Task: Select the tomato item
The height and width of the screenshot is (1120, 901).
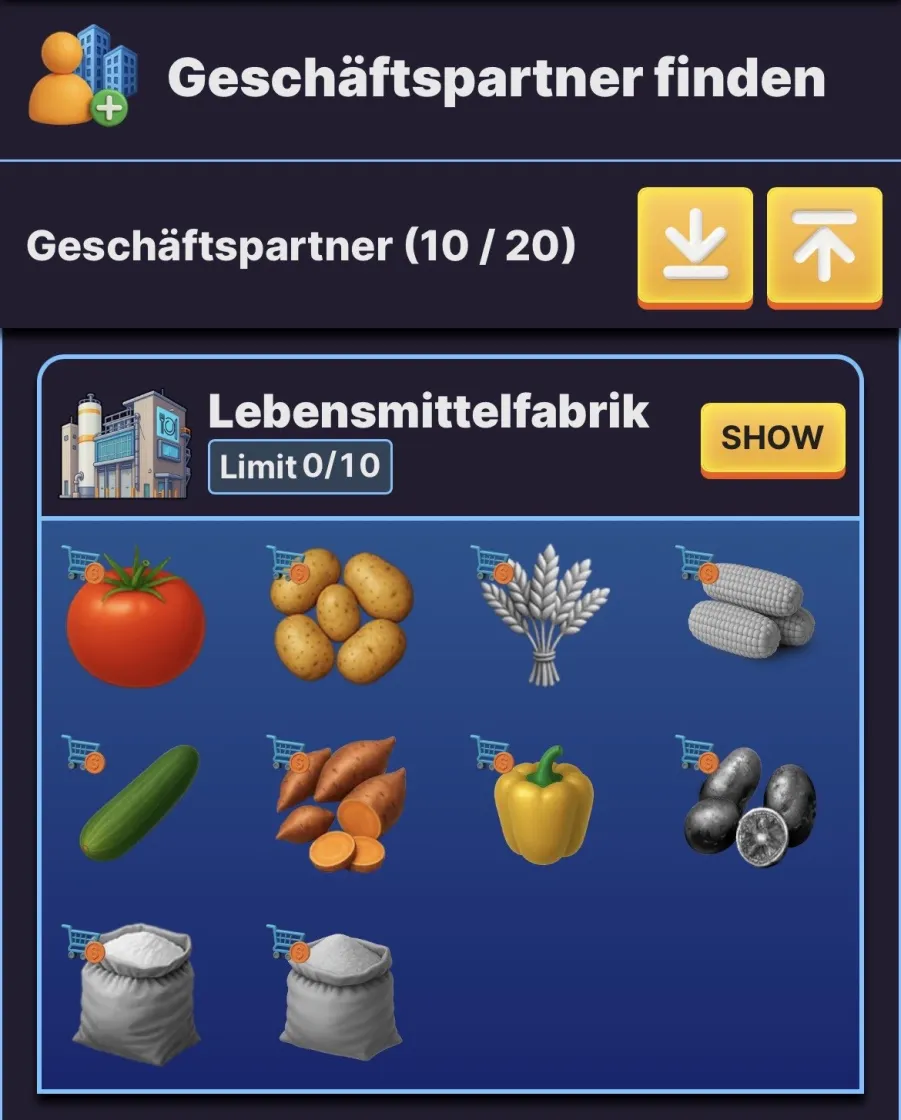Action: pos(135,618)
